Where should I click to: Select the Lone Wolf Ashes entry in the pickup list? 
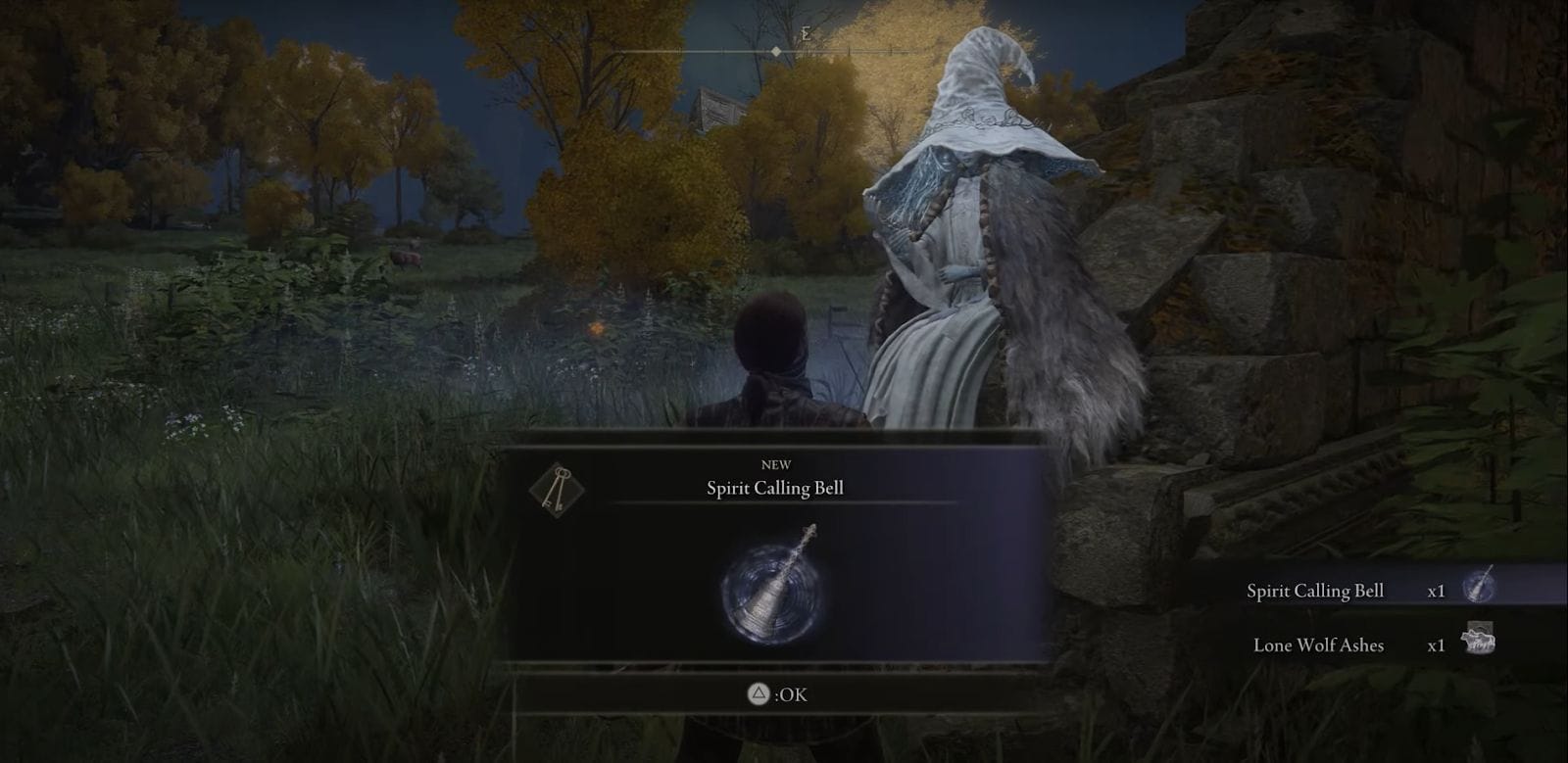coord(1317,645)
